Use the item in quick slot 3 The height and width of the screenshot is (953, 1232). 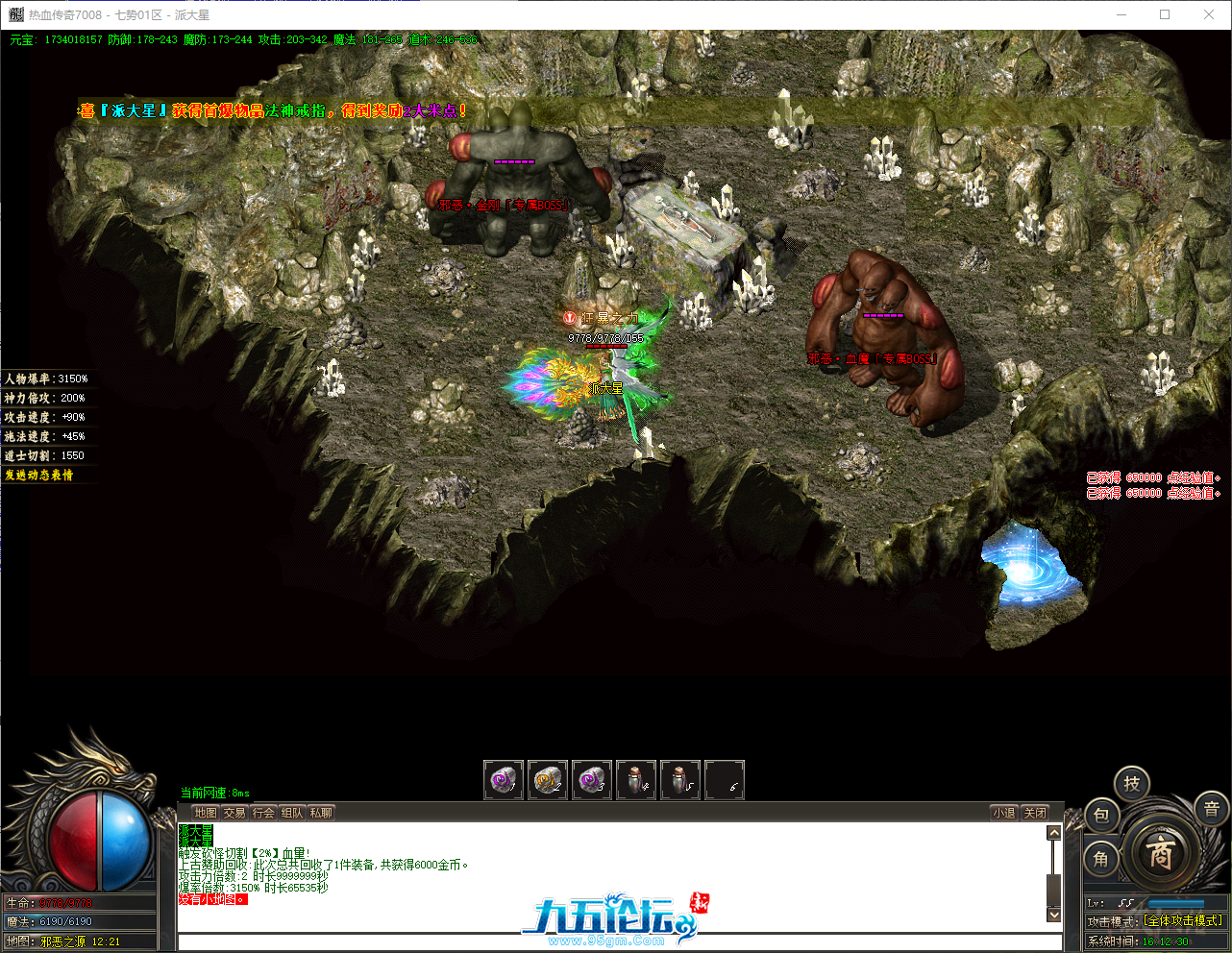click(592, 780)
